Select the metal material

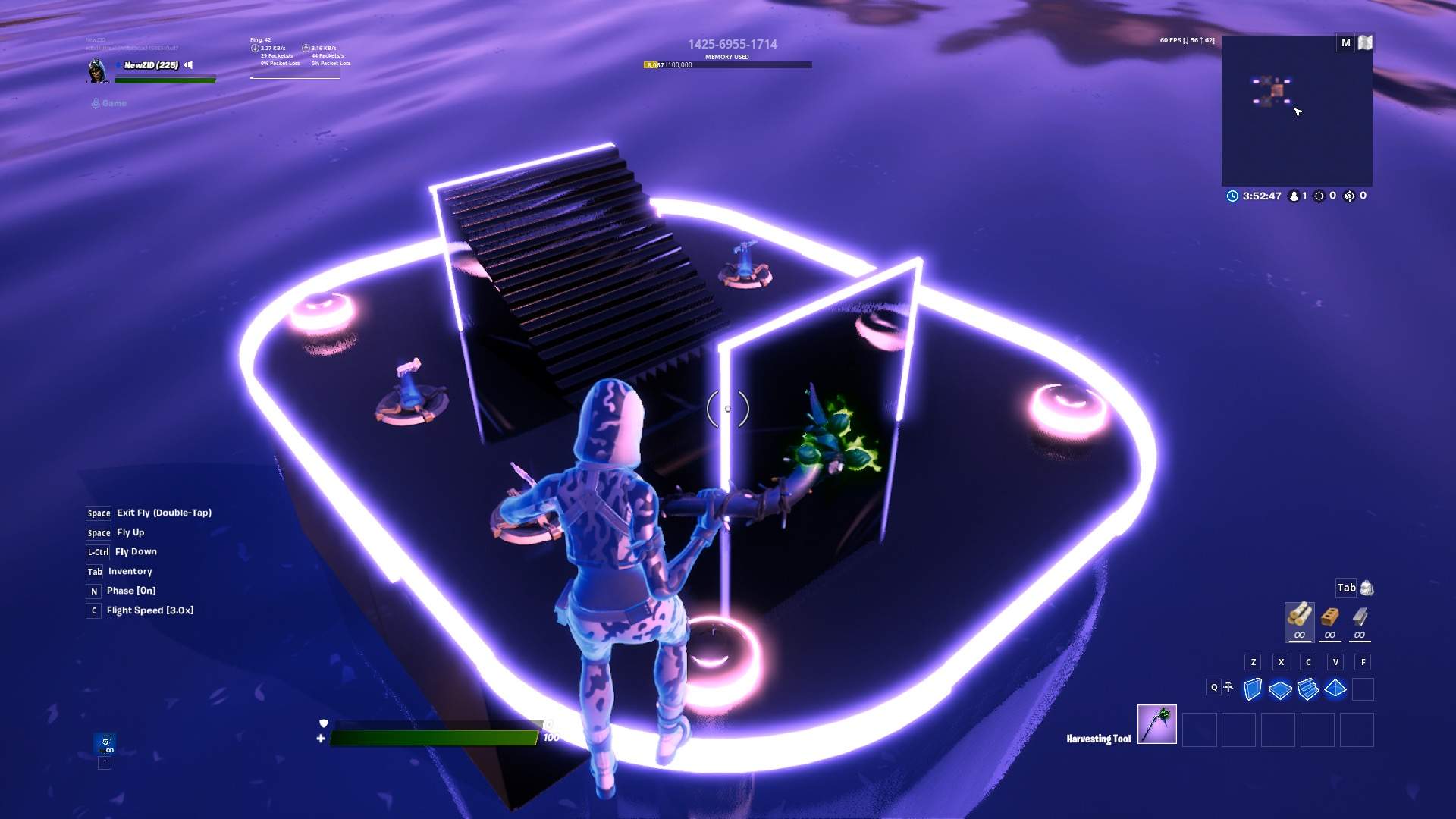(x=1360, y=617)
